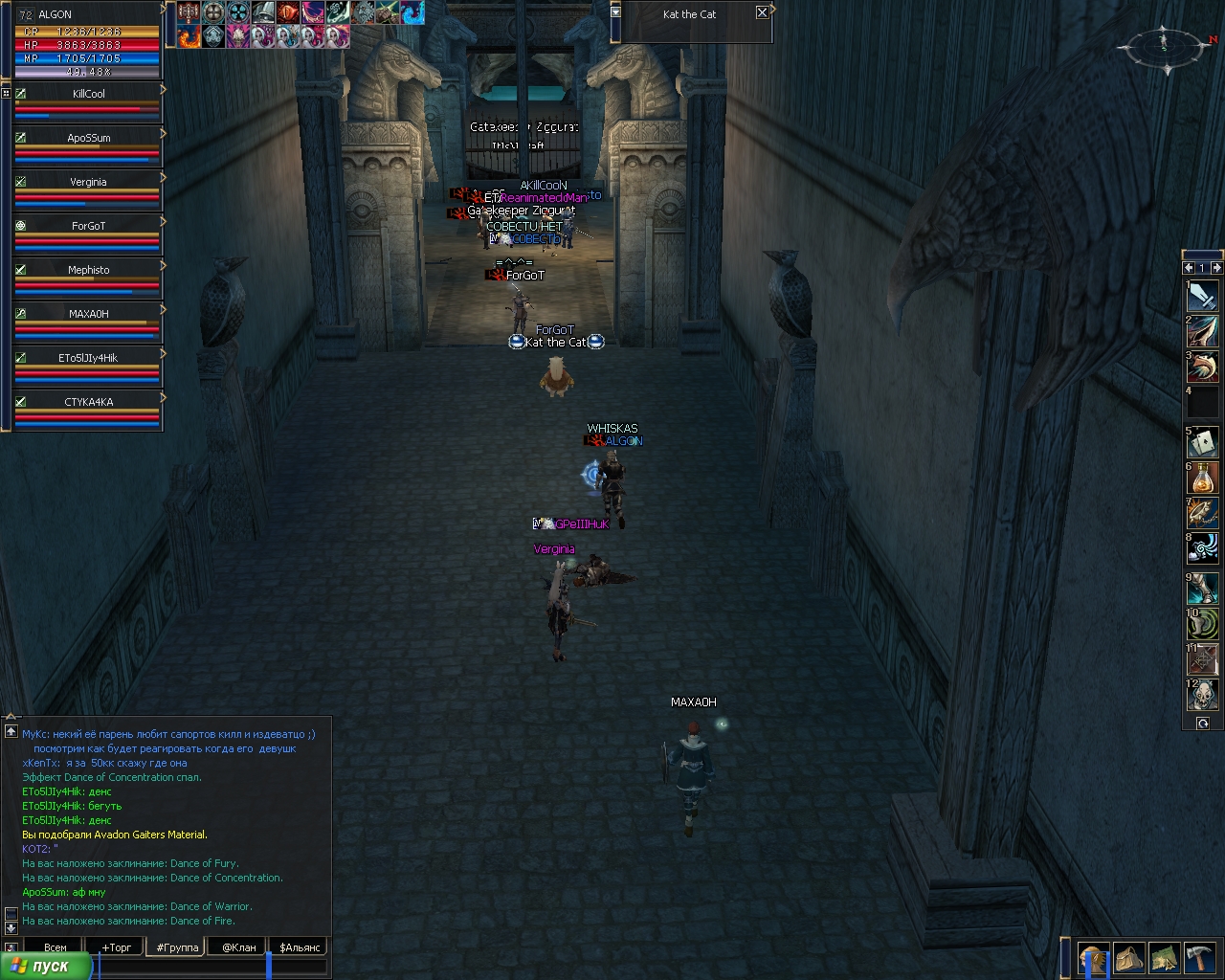Open the world map icon
The width and height of the screenshot is (1225, 980).
point(1164,958)
